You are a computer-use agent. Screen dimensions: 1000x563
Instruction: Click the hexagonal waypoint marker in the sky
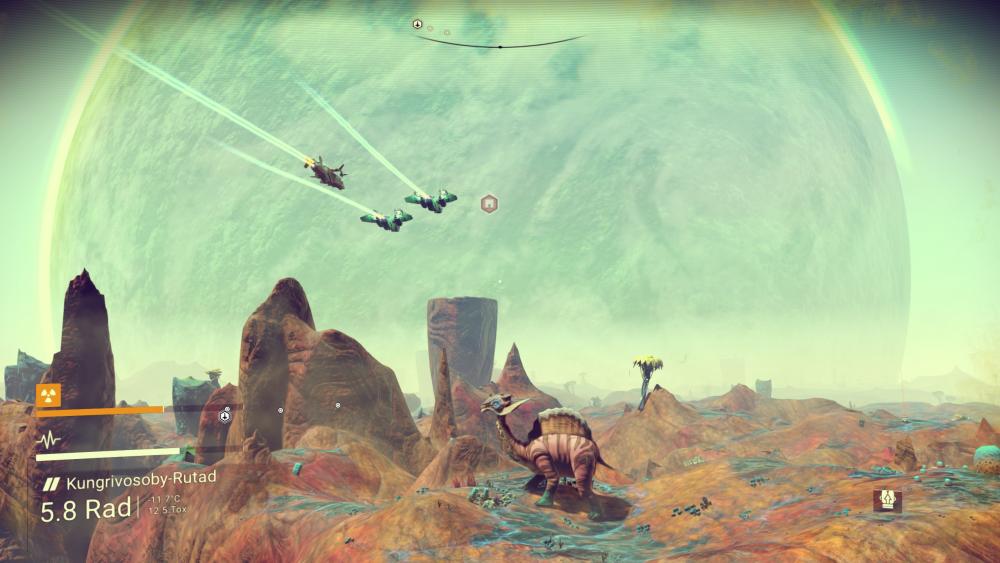pos(489,204)
